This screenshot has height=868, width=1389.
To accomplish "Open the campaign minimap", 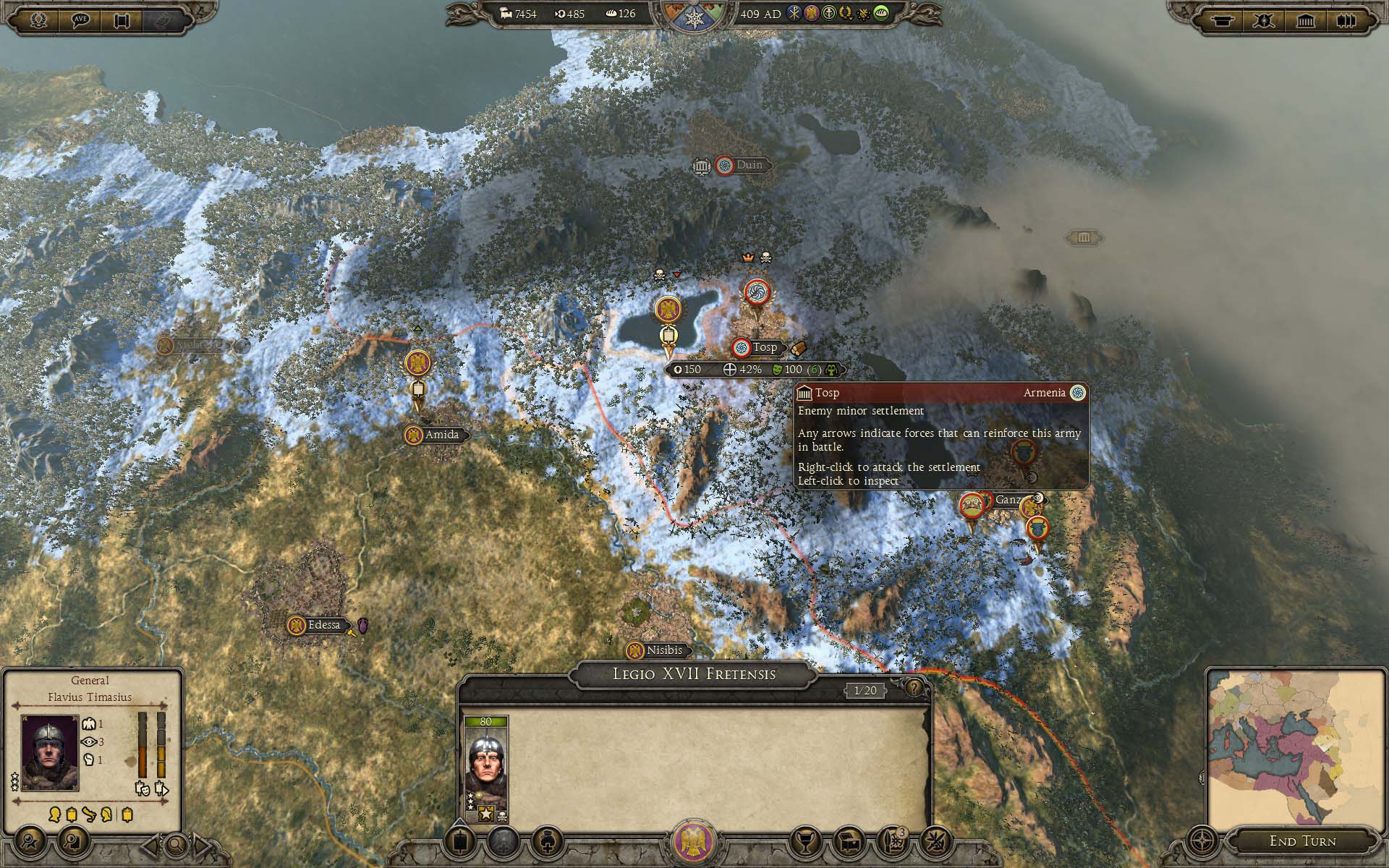I will click(1296, 750).
